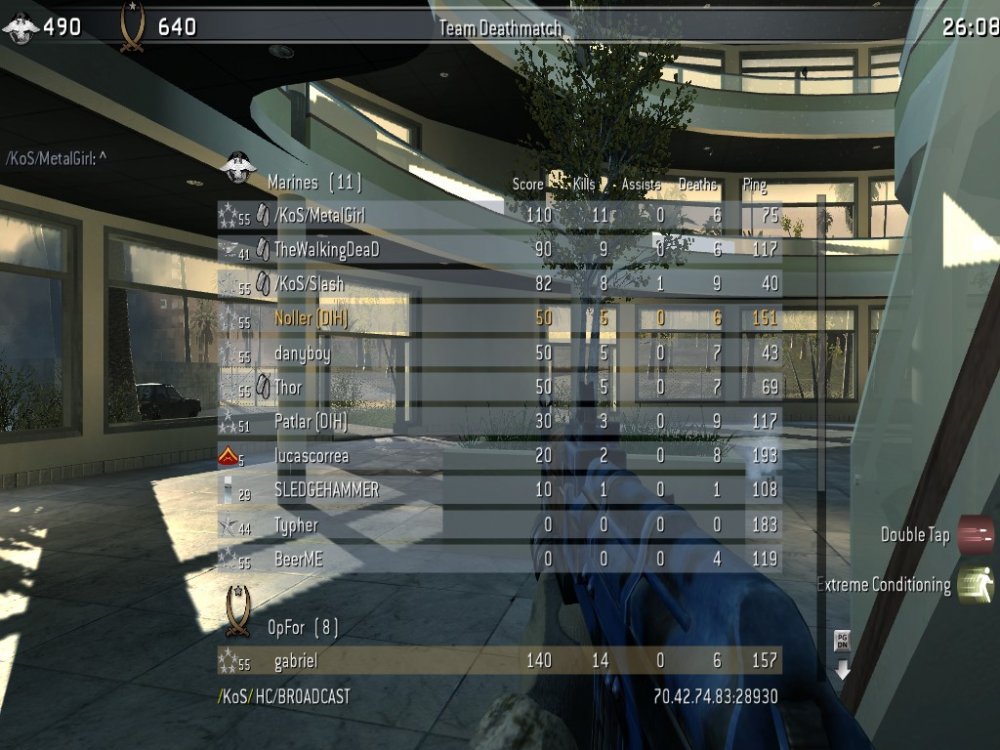Click the SLEDGEHAMMER player entry
Viewport: 1000px width, 750px height.
500,491
